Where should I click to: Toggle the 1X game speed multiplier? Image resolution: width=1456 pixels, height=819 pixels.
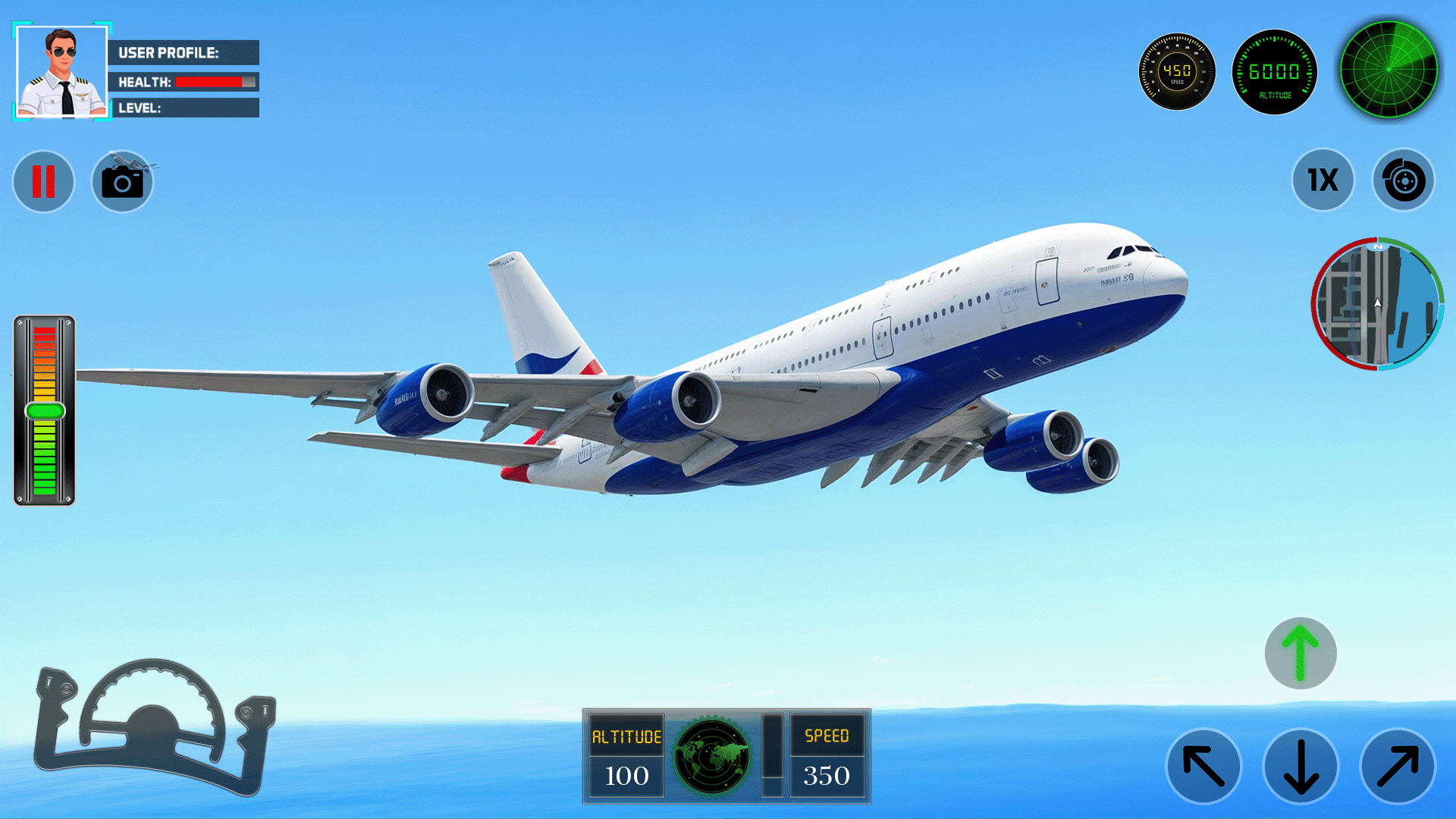pos(1323,181)
